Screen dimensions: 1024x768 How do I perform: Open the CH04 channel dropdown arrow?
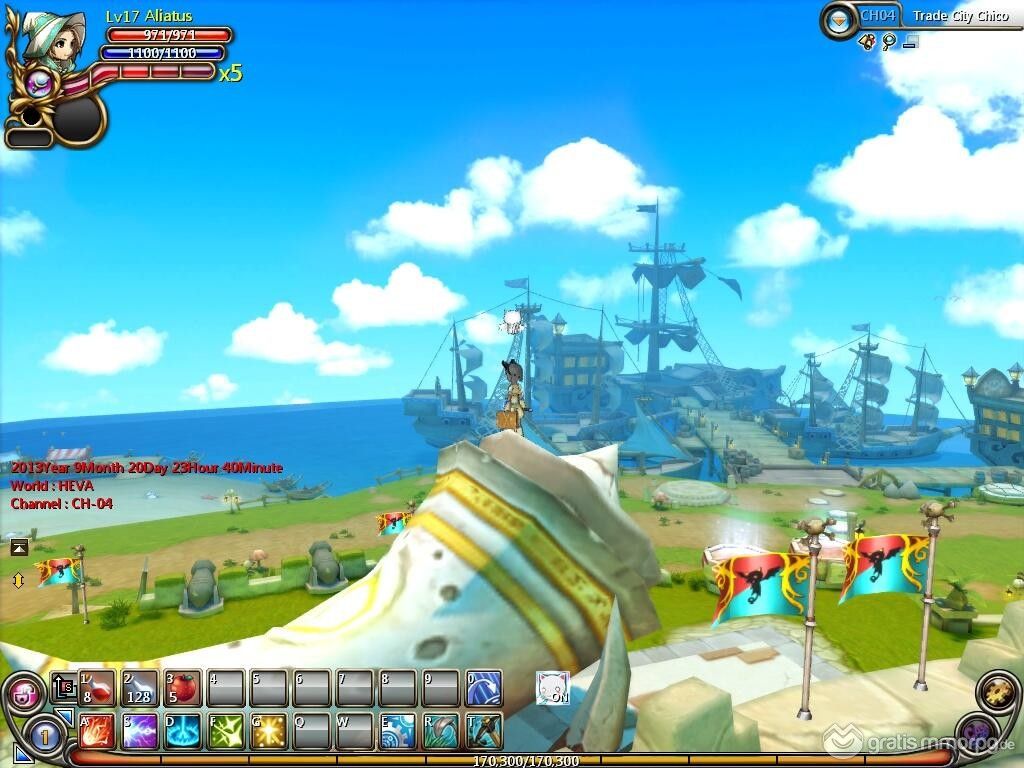tap(839, 18)
